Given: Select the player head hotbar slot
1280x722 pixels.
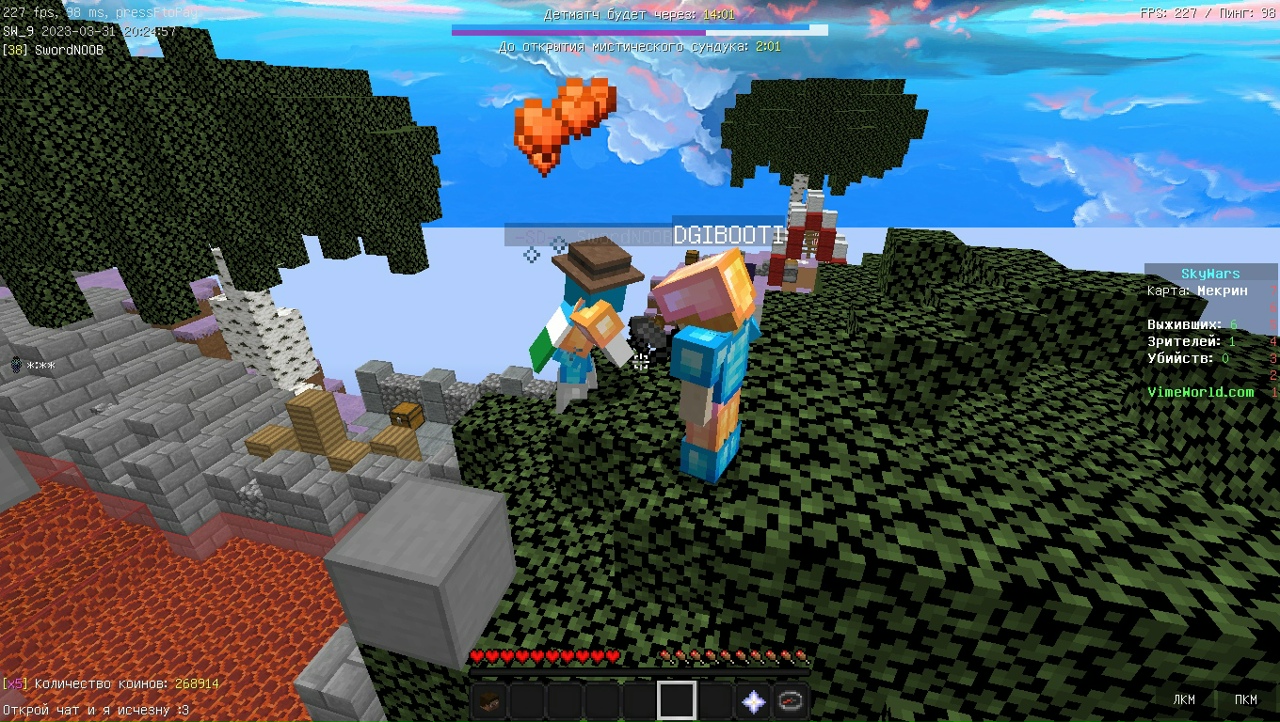Looking at the screenshot, I should click(489, 701).
